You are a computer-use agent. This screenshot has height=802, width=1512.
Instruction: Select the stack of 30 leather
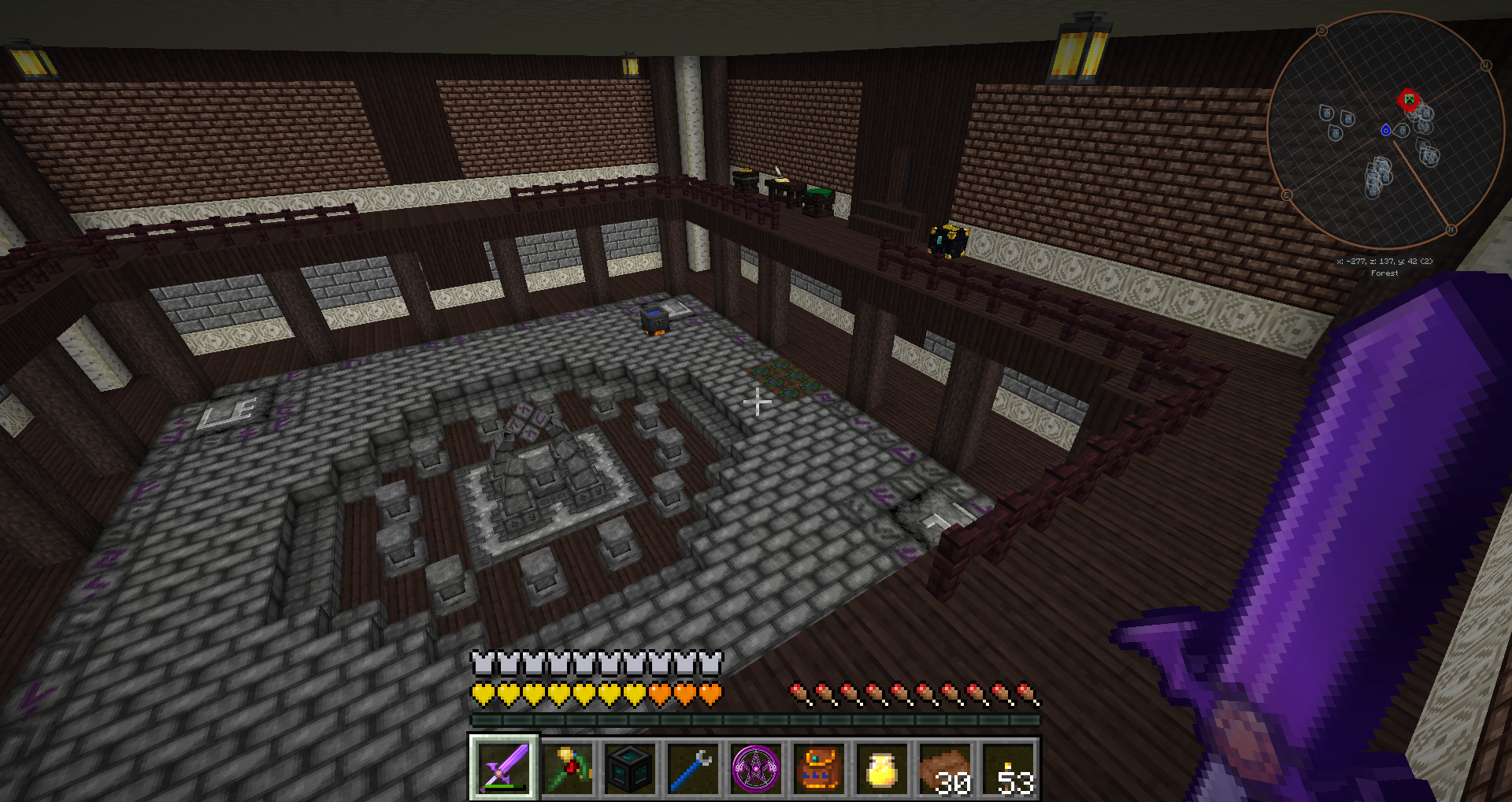(x=946, y=767)
